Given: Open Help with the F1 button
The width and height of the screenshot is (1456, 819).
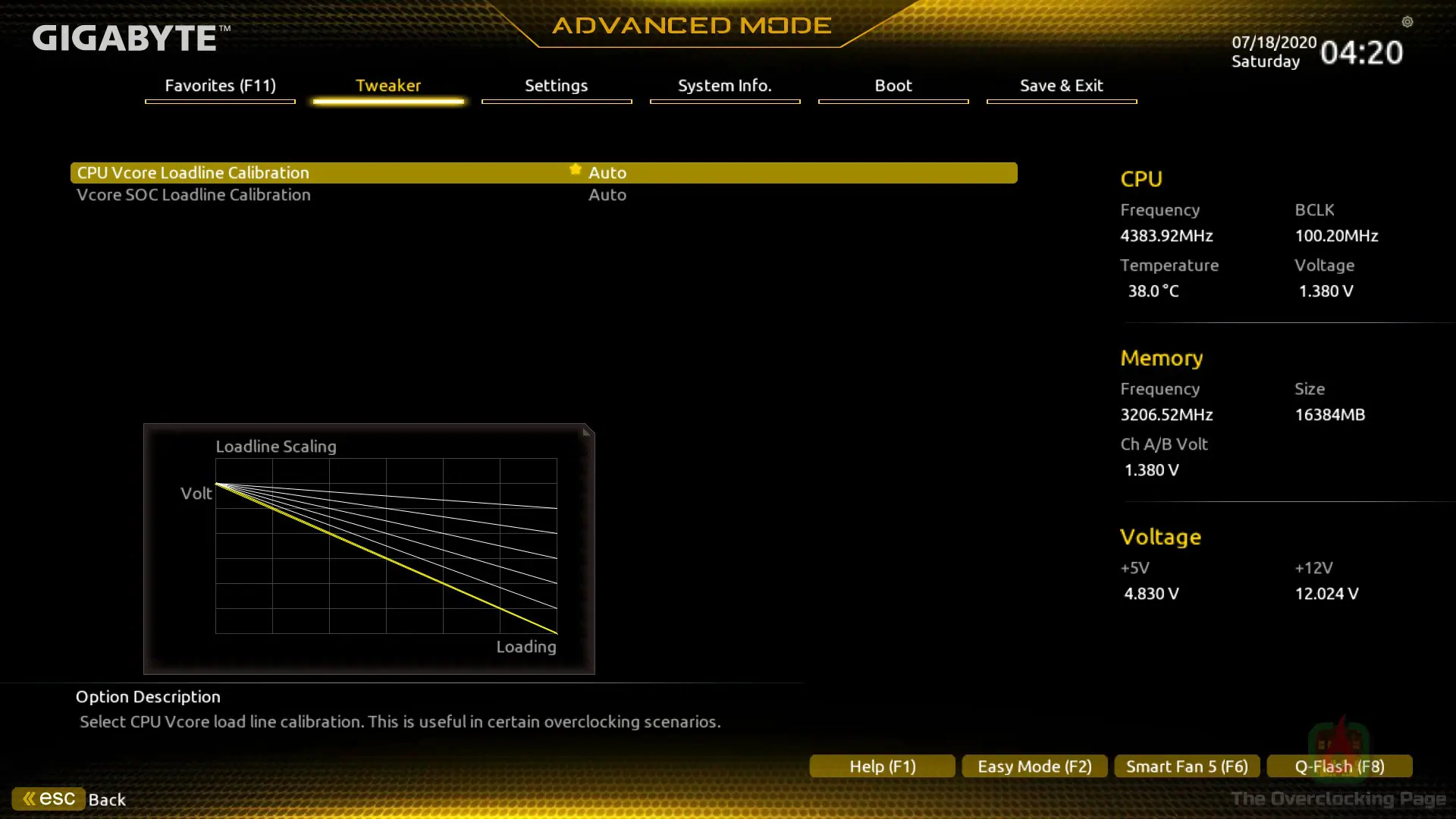Looking at the screenshot, I should [x=882, y=766].
